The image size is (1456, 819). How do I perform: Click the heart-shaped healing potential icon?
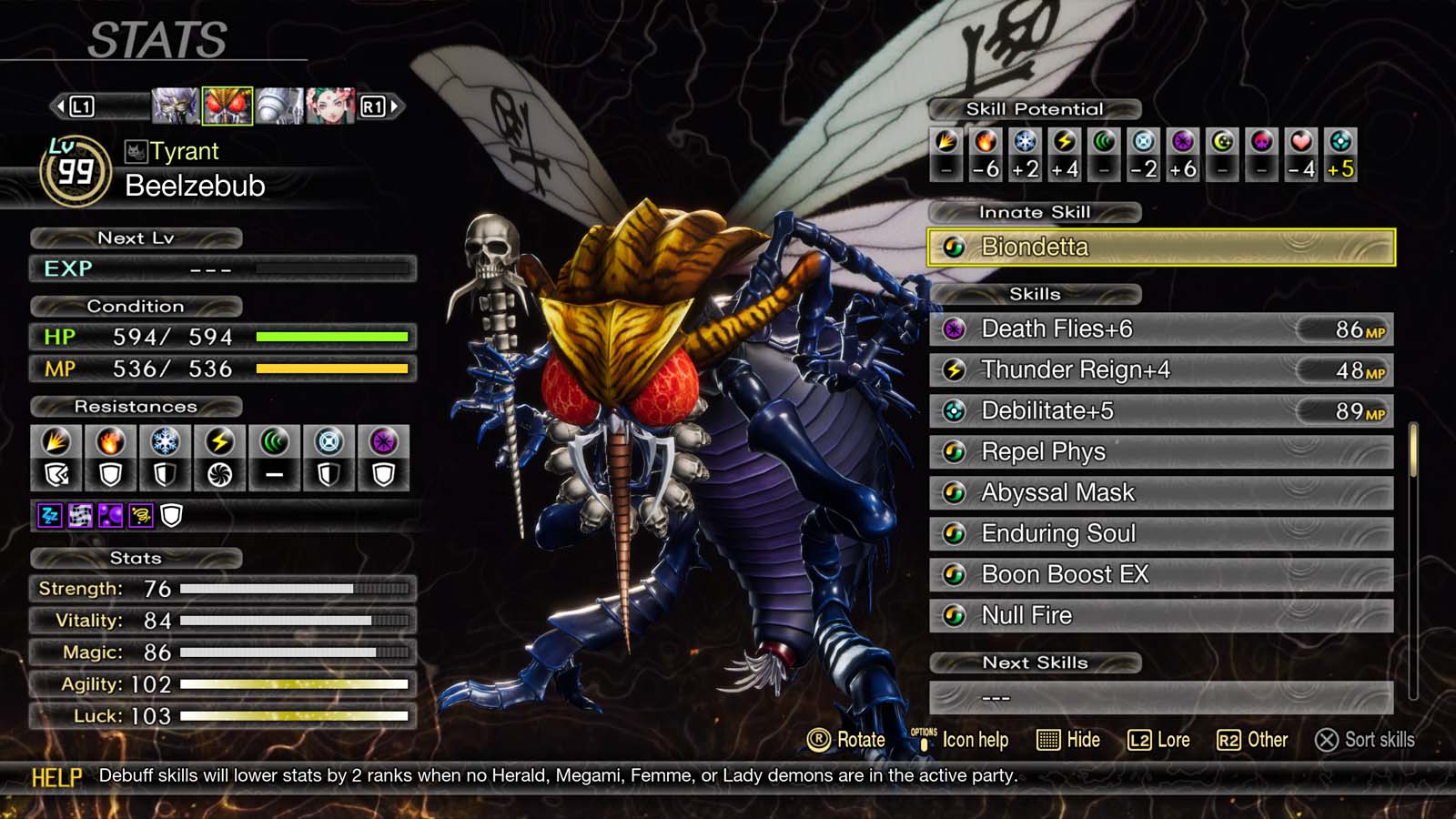[x=1299, y=144]
